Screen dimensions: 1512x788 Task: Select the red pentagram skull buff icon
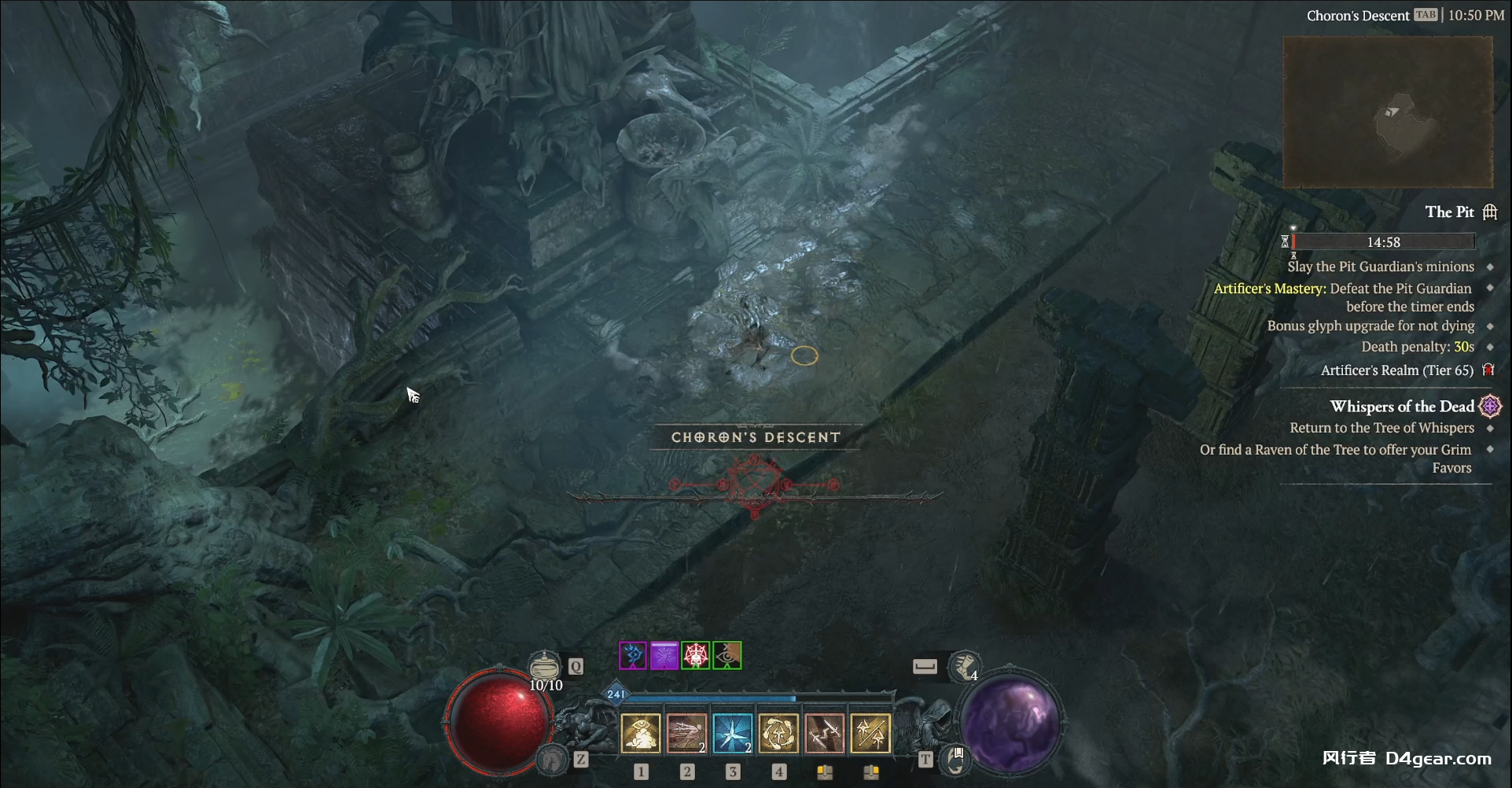click(x=696, y=656)
